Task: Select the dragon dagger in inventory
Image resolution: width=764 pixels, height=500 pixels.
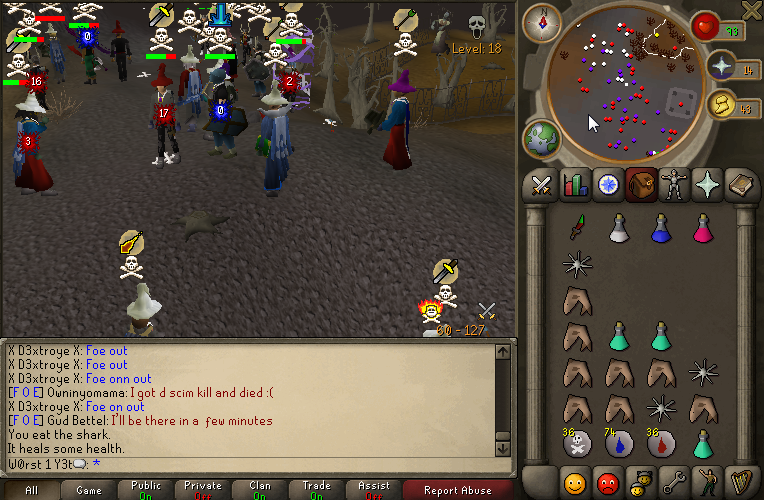Action: pos(576,228)
